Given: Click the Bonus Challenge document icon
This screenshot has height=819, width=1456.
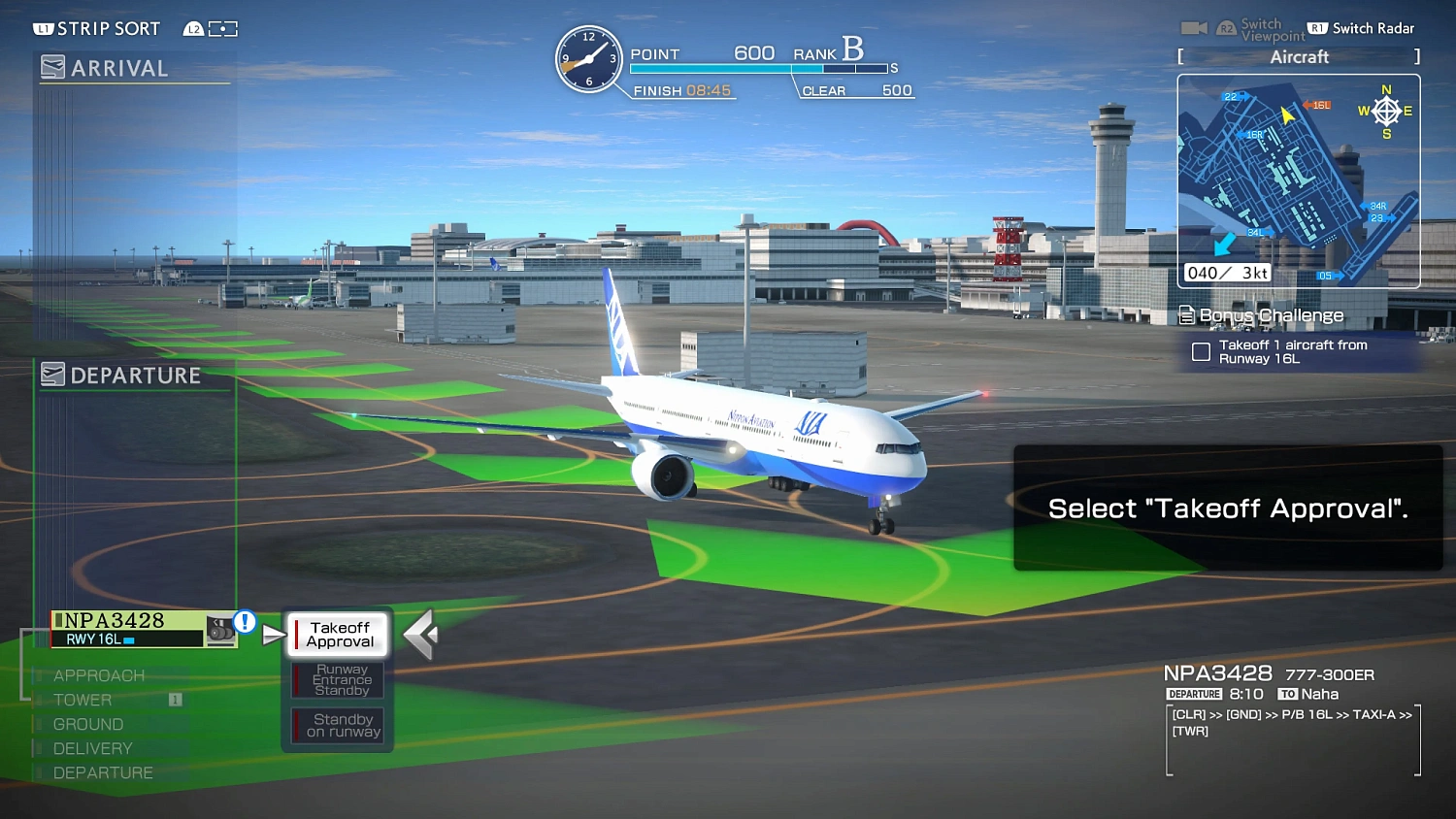Looking at the screenshot, I should pyautogui.click(x=1186, y=314).
